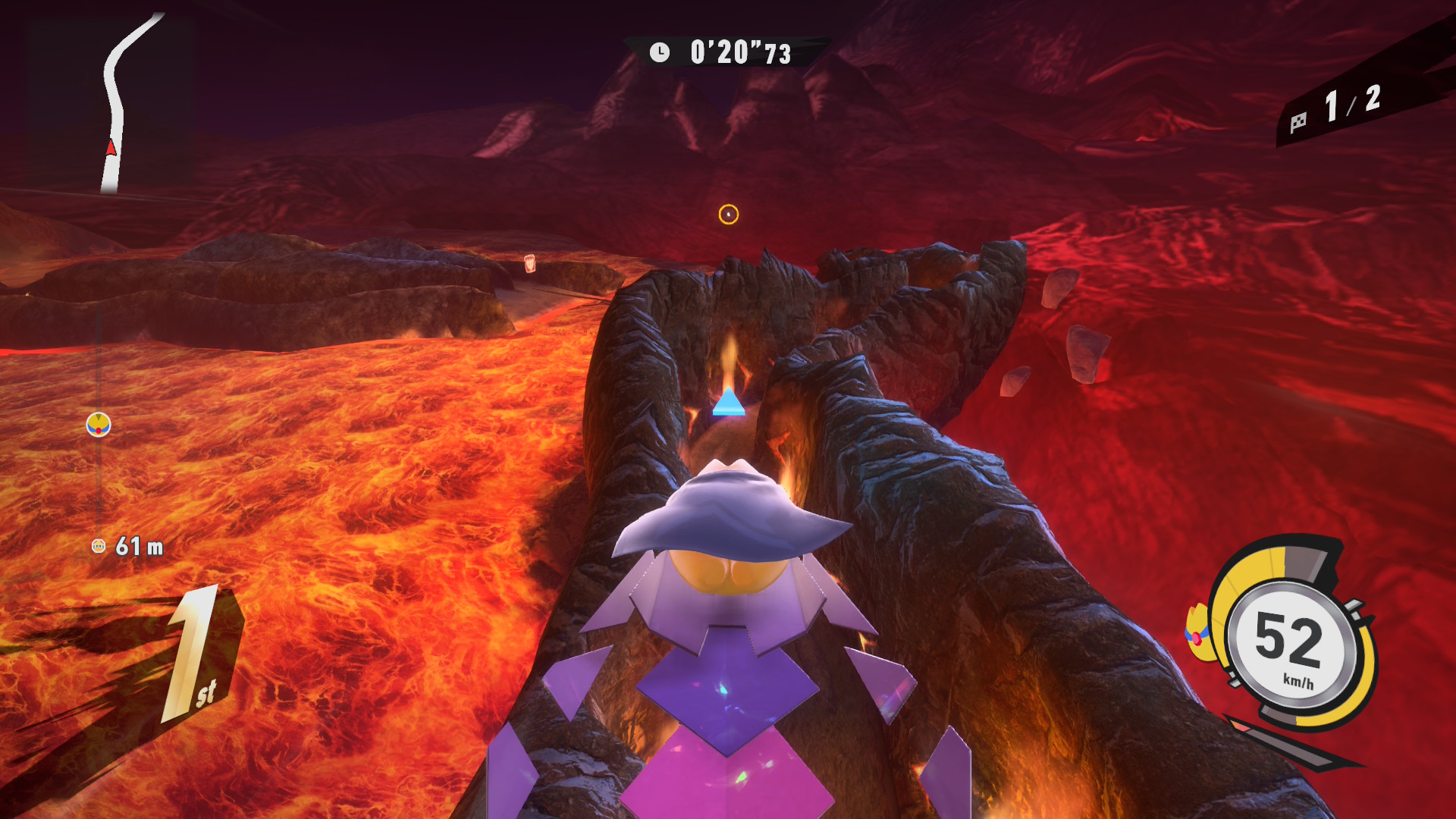Select the rival face icon beside 61 m
The image size is (1456, 819).
pyautogui.click(x=99, y=546)
